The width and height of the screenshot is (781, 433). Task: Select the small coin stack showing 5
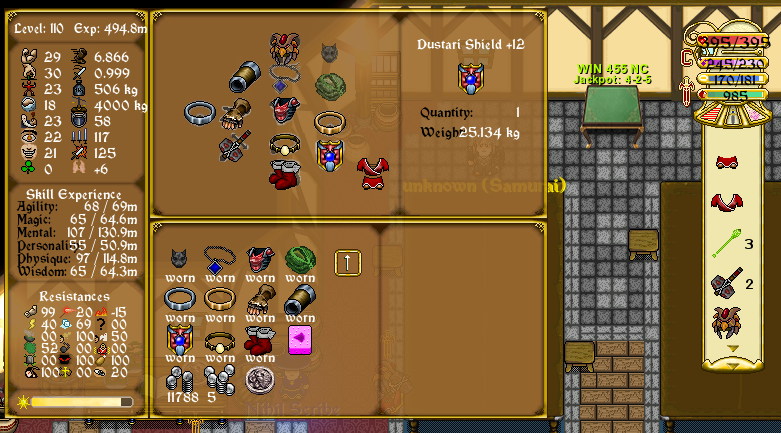tap(218, 380)
